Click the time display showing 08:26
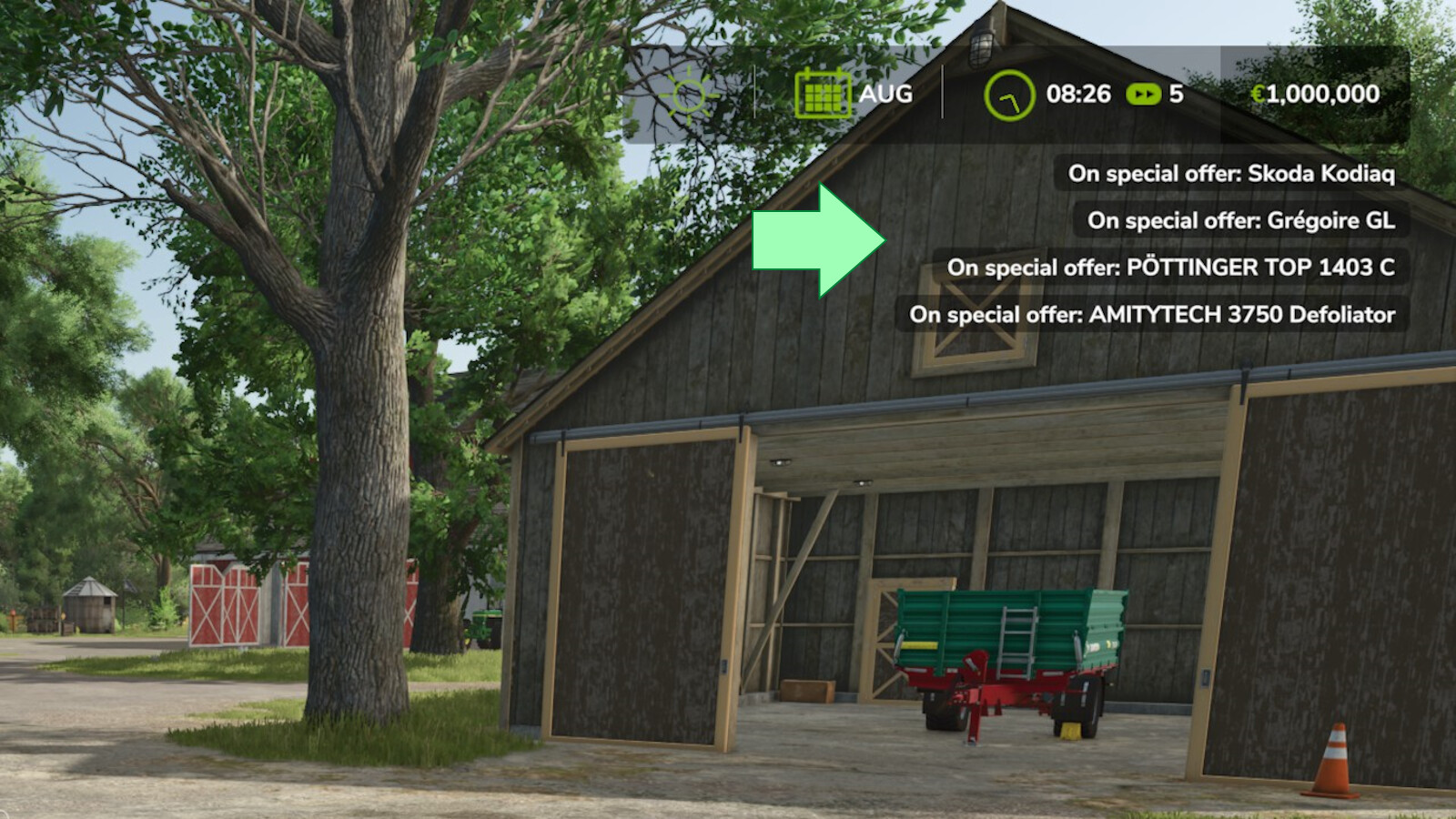Image resolution: width=1456 pixels, height=819 pixels. point(1078,94)
